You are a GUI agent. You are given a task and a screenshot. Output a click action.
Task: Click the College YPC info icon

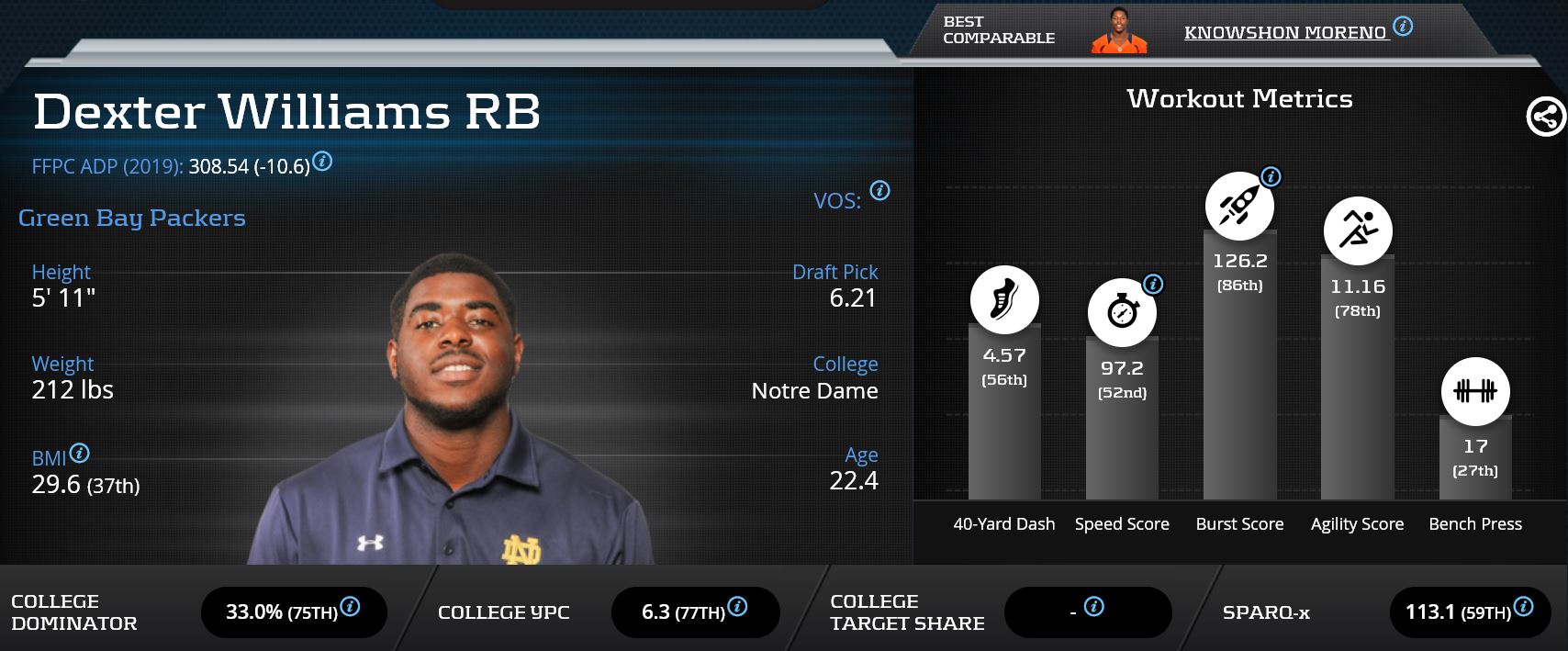point(737,607)
